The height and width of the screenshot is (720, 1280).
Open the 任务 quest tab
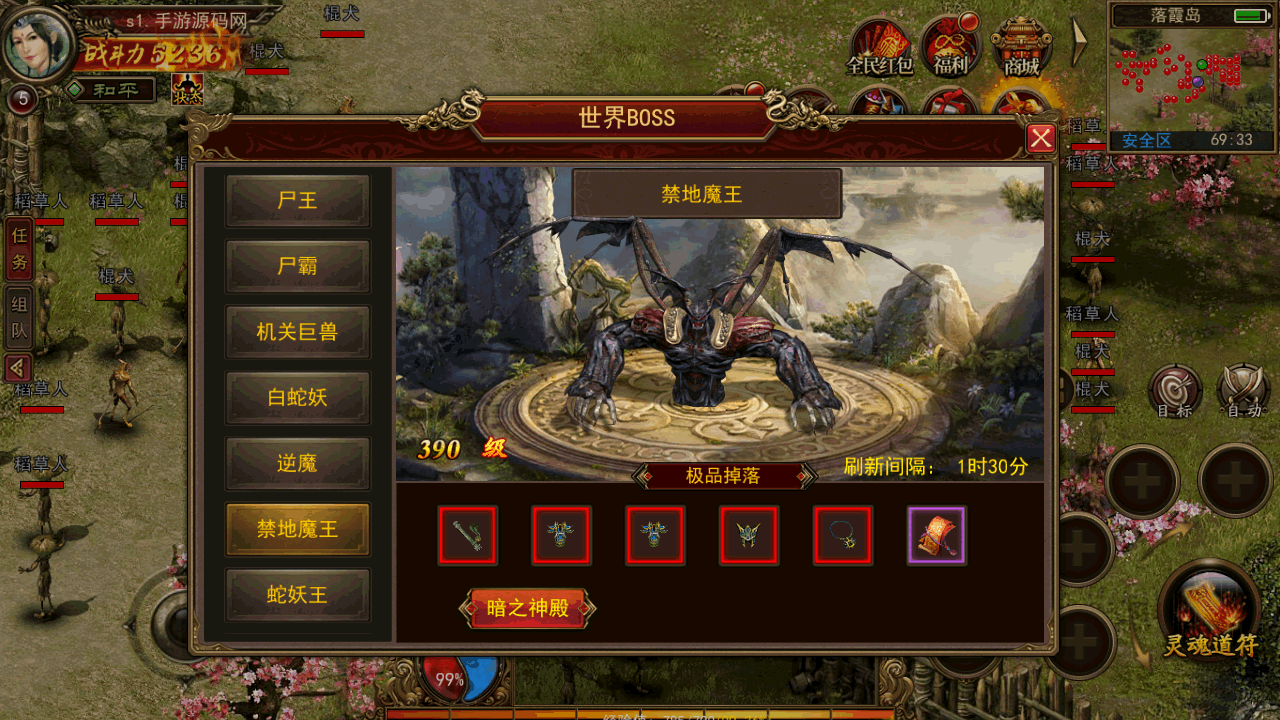click(19, 250)
